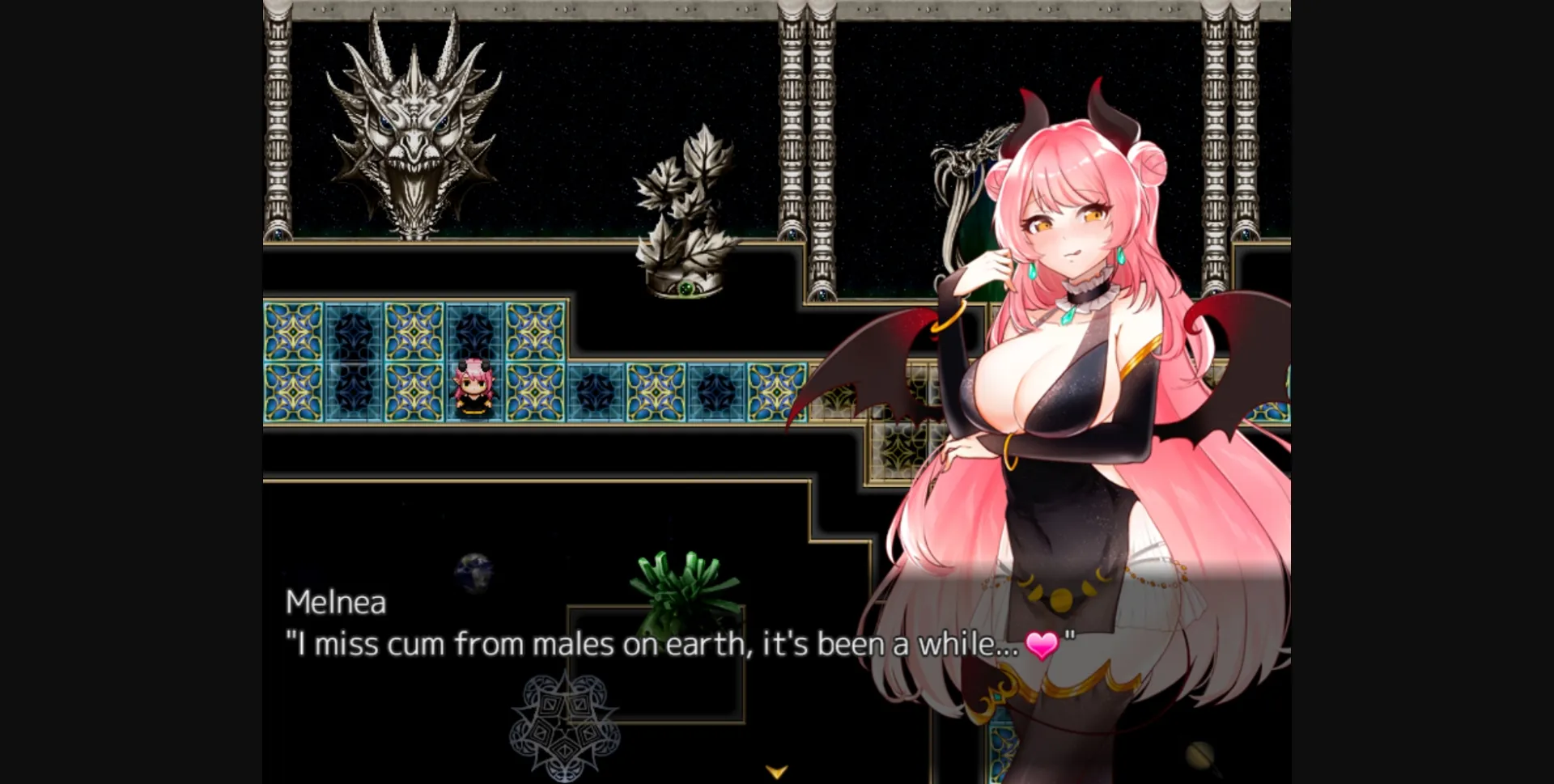Click the small Earth globe sprite
This screenshot has width=1554, height=784.
473,570
